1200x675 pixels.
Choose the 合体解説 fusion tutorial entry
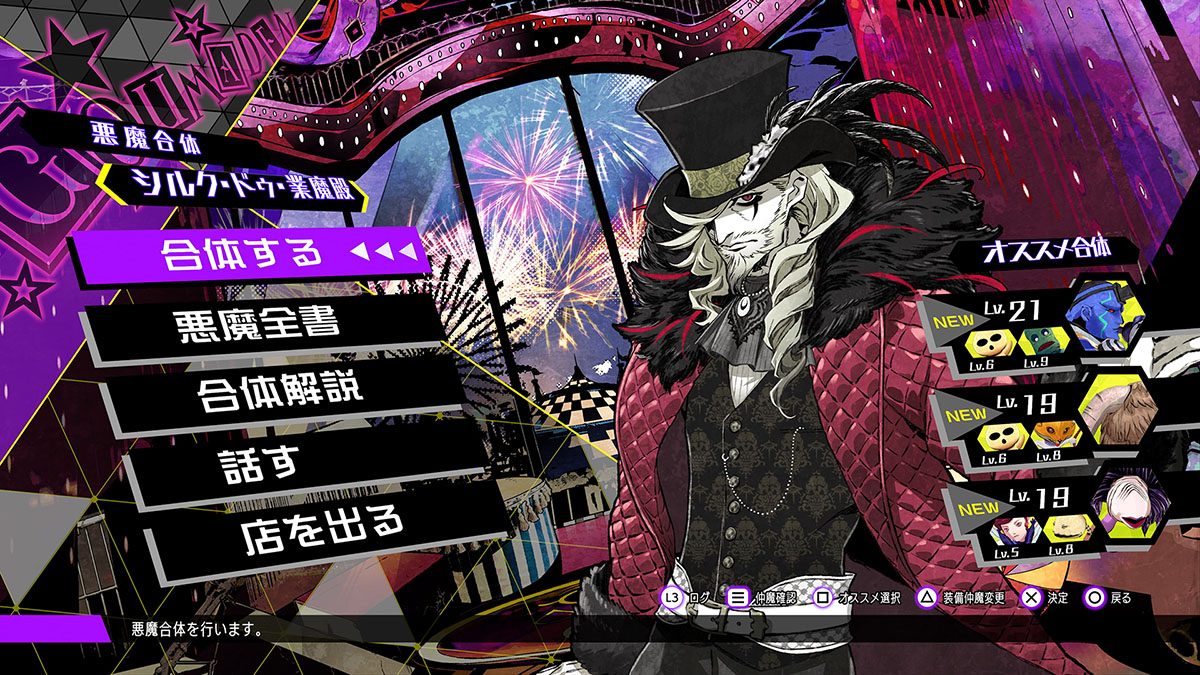click(x=280, y=391)
